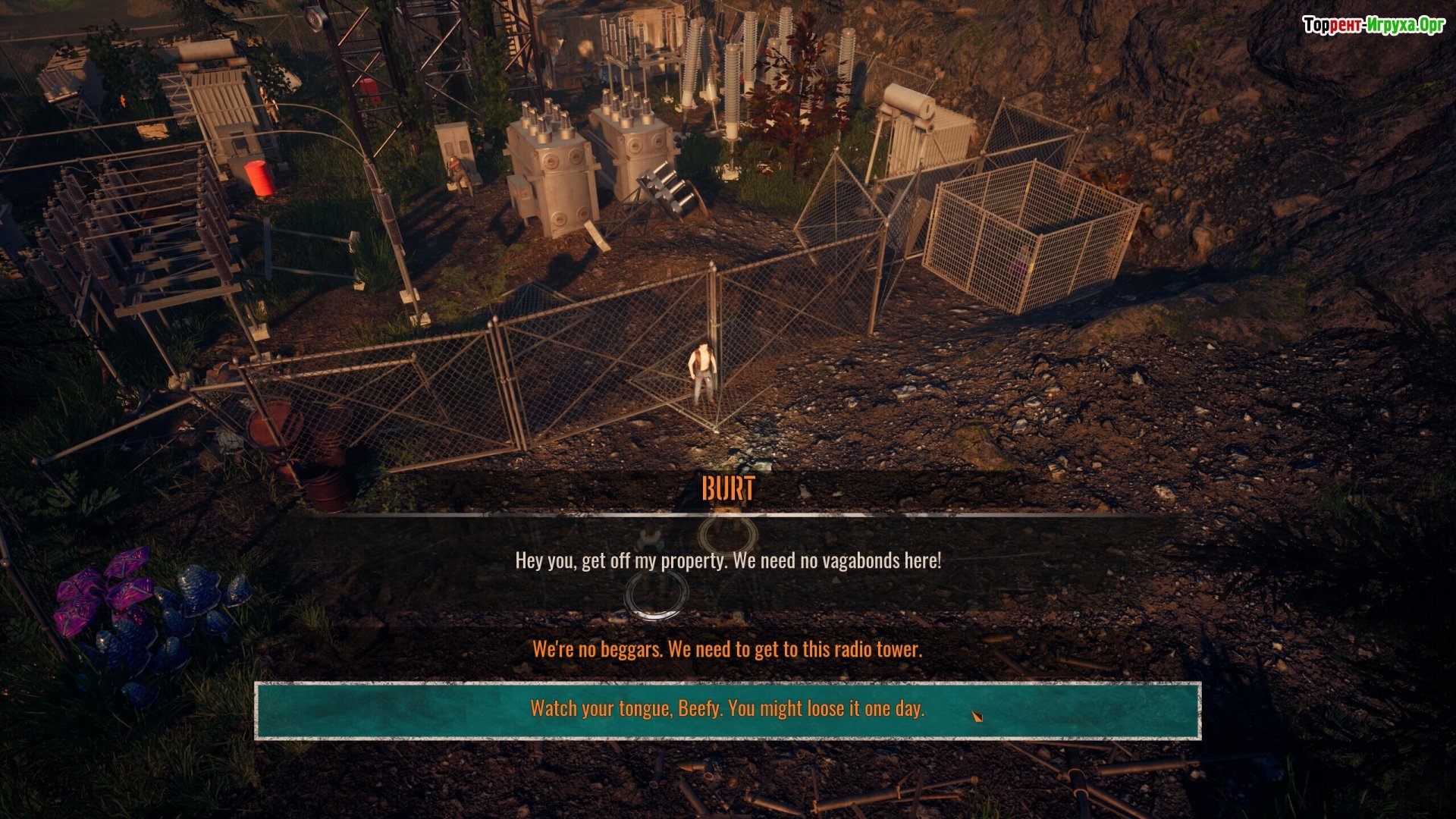The height and width of the screenshot is (819, 1456).
Task: Select the "Watch your tongue, Beefy" response
Action: pyautogui.click(x=727, y=709)
